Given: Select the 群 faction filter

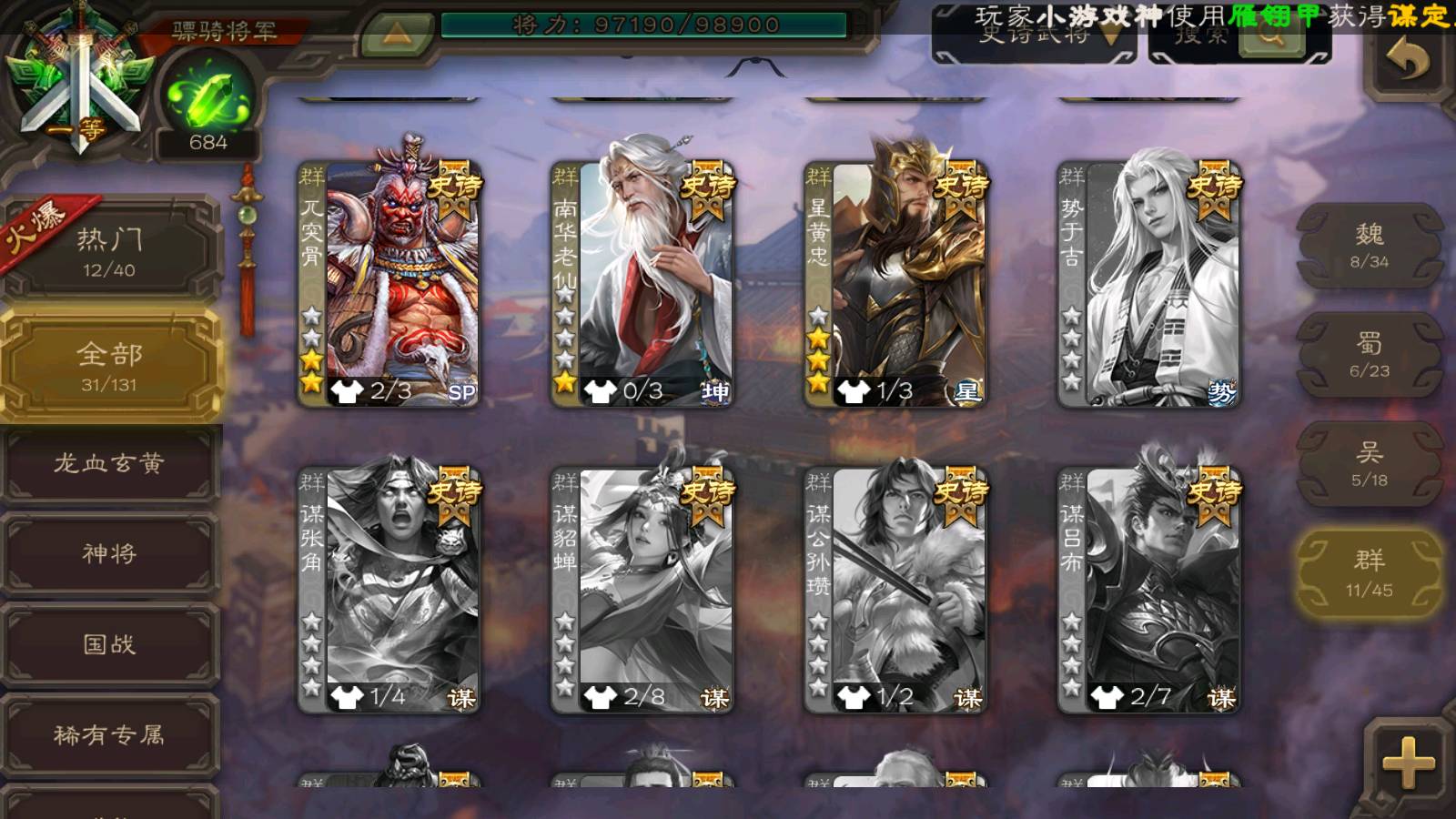Looking at the screenshot, I should [1369, 573].
